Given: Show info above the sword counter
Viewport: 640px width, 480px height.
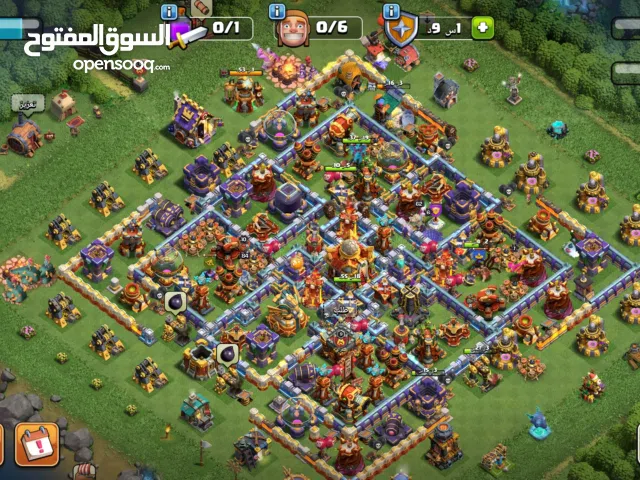Looking at the screenshot, I should pyautogui.click(x=169, y=11).
